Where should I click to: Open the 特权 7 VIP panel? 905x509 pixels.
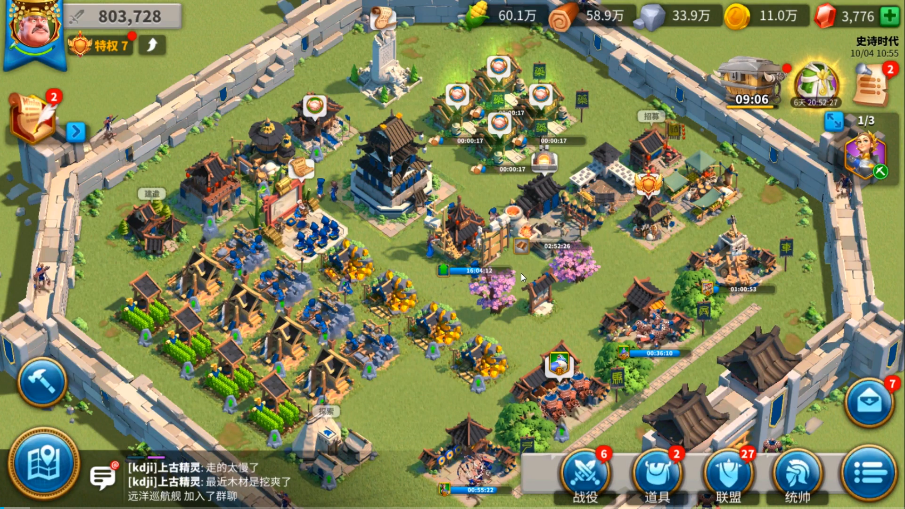[100, 45]
